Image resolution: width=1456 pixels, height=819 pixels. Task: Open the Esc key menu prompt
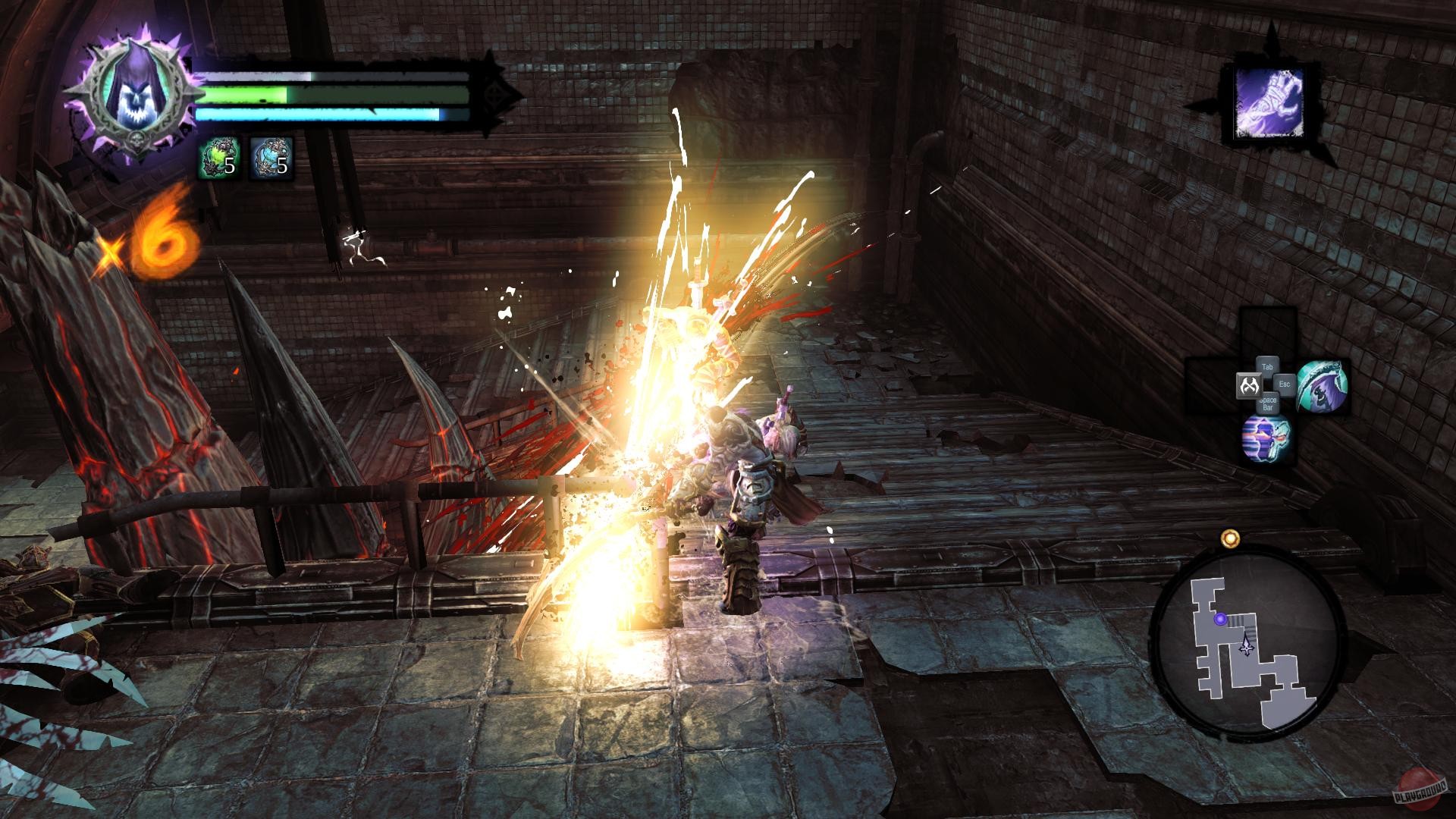pos(1283,384)
